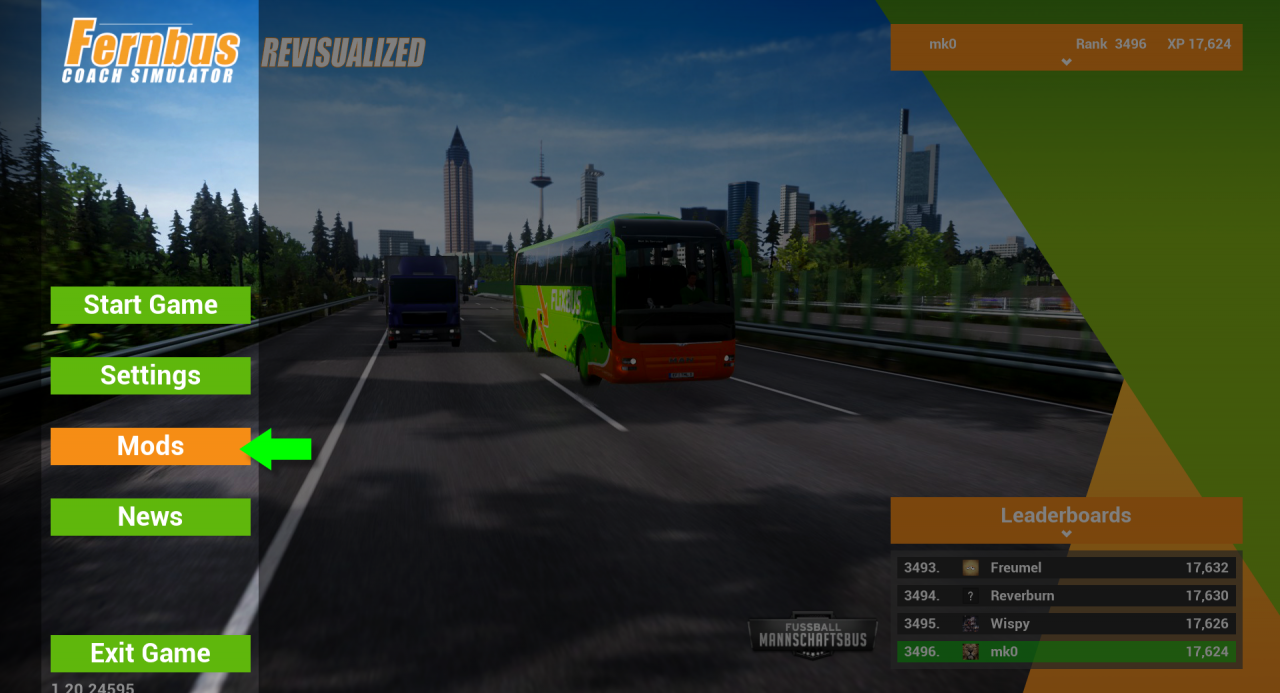1280x693 pixels.
Task: Click the Fussball Mannschaftsbus badge
Action: (813, 635)
